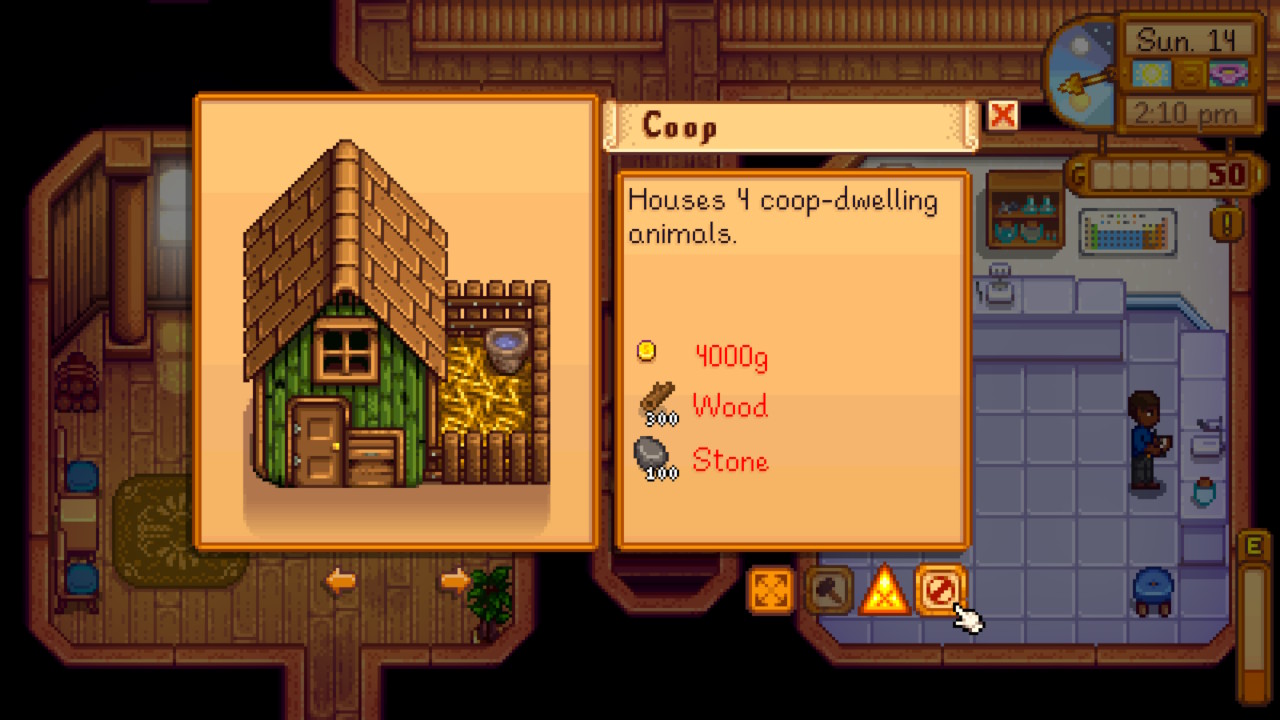Show the previous building blueprint

click(x=341, y=581)
